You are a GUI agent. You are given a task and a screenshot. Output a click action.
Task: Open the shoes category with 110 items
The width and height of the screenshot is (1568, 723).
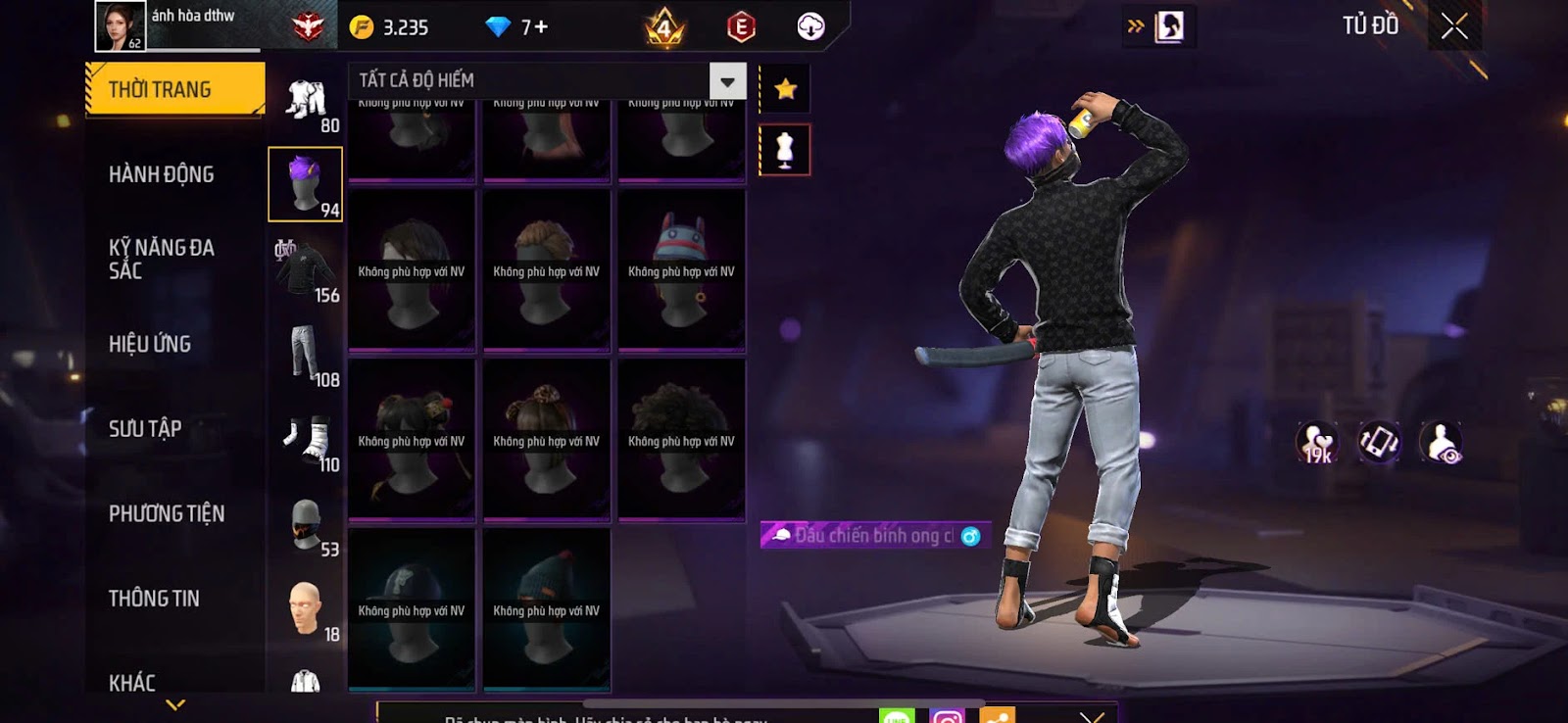pos(306,440)
